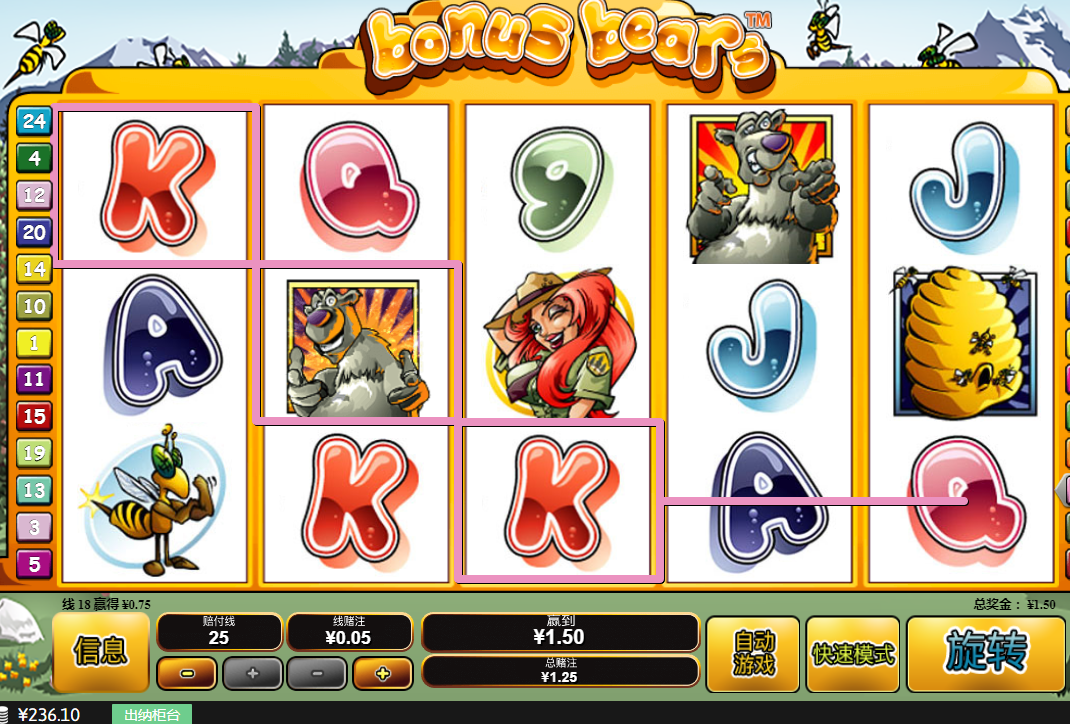This screenshot has width=1070, height=724.
Task: Lower the line bet (线赔注)
Action: (317, 674)
